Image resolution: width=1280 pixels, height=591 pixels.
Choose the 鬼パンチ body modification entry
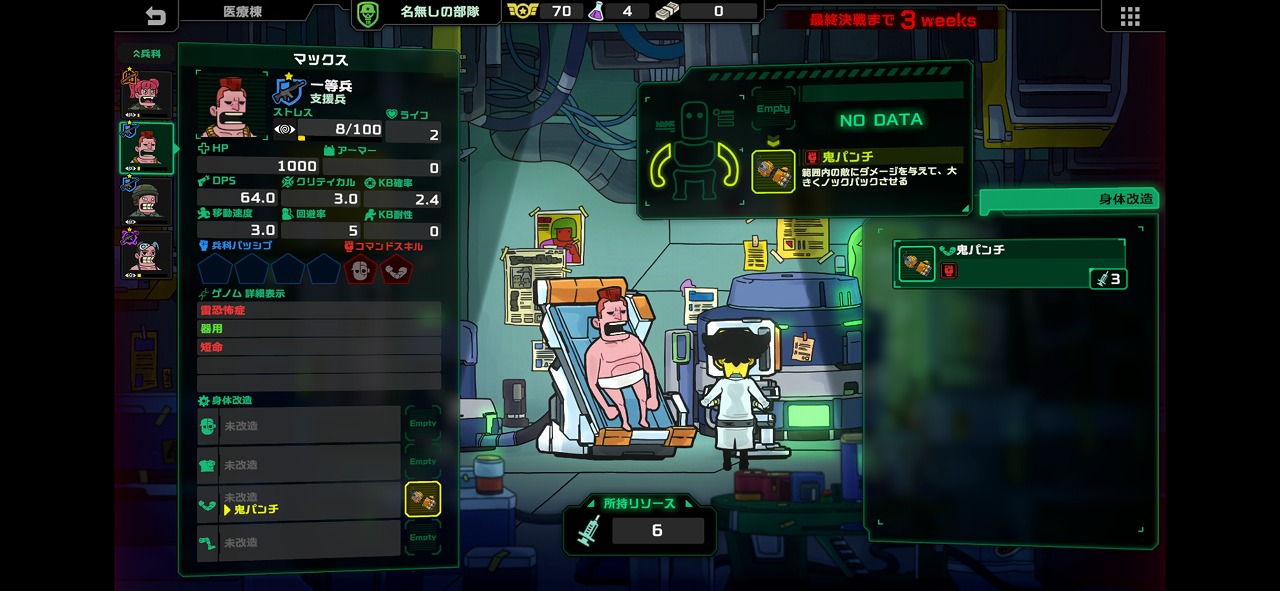click(x=1010, y=264)
